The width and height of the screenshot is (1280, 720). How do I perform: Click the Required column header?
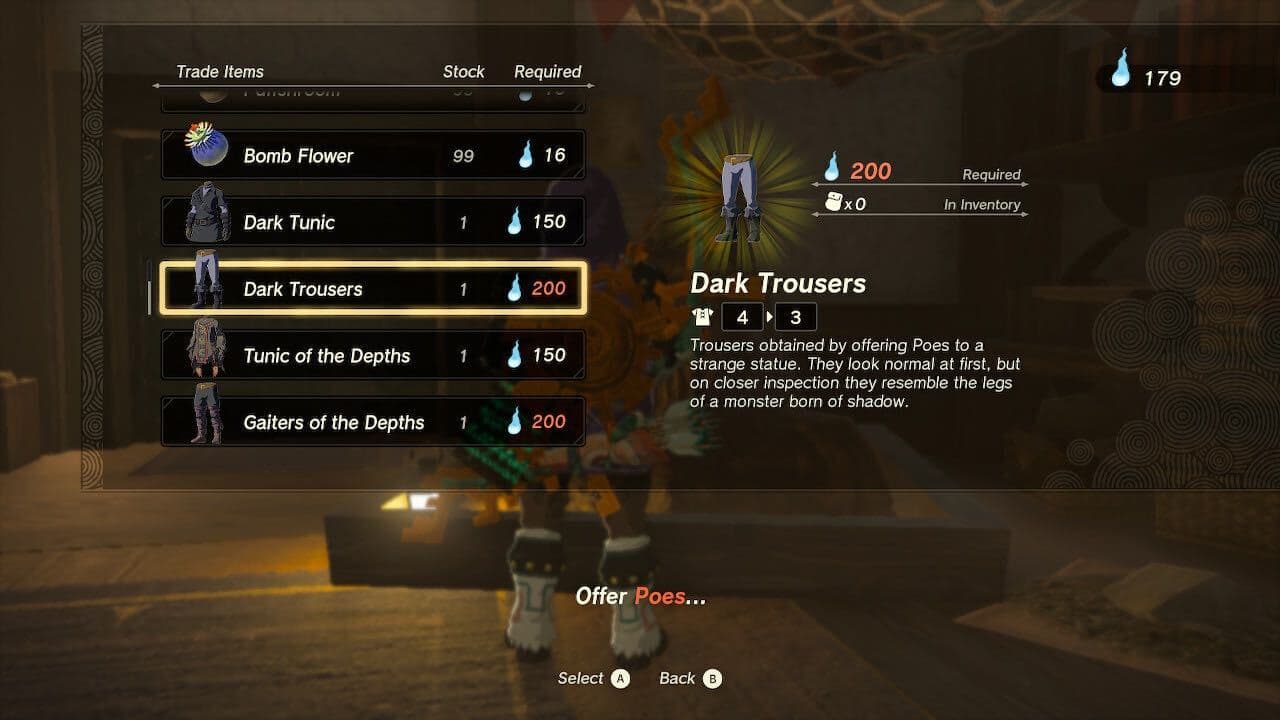point(547,71)
